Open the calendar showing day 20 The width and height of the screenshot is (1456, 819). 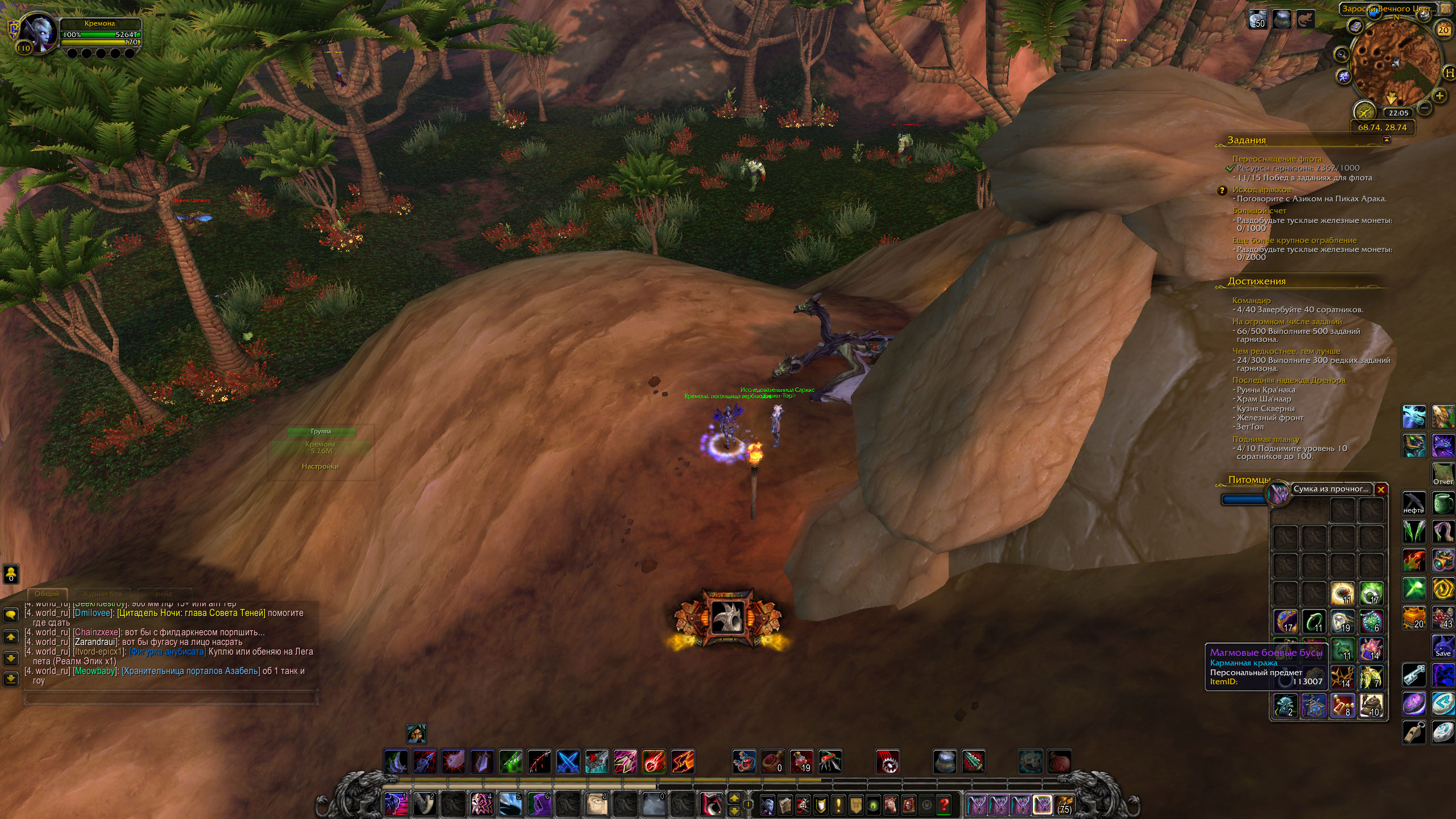(1443, 30)
